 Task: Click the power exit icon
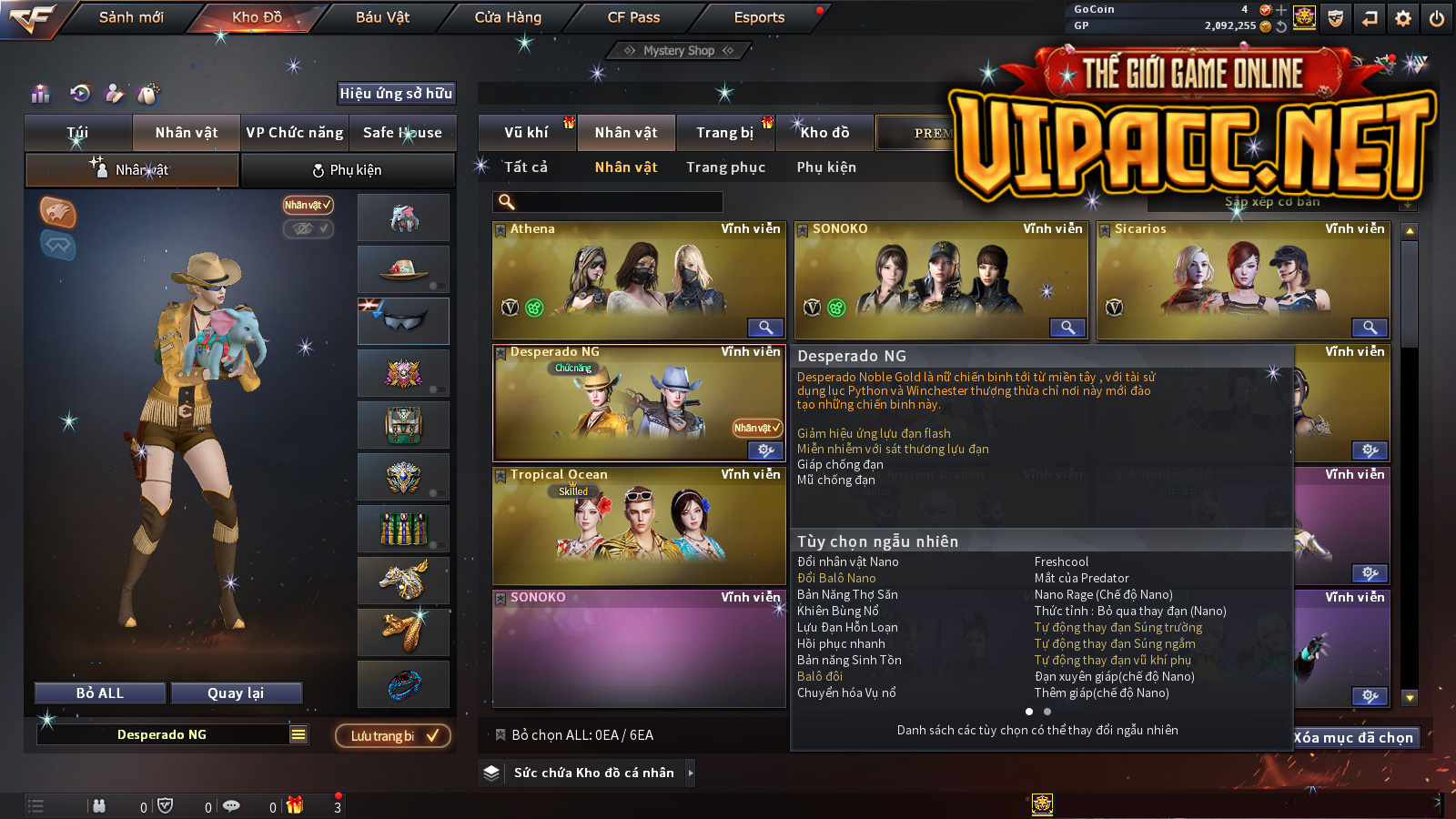[1437, 18]
